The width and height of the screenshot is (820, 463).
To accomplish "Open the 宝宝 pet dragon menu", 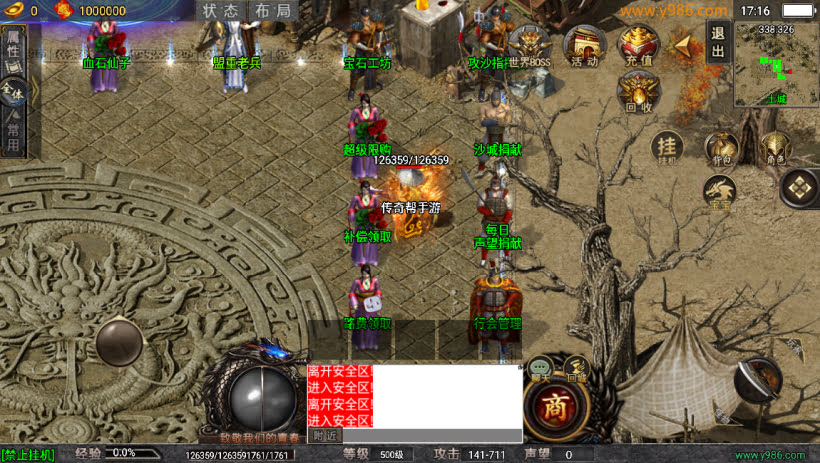I will [x=721, y=192].
